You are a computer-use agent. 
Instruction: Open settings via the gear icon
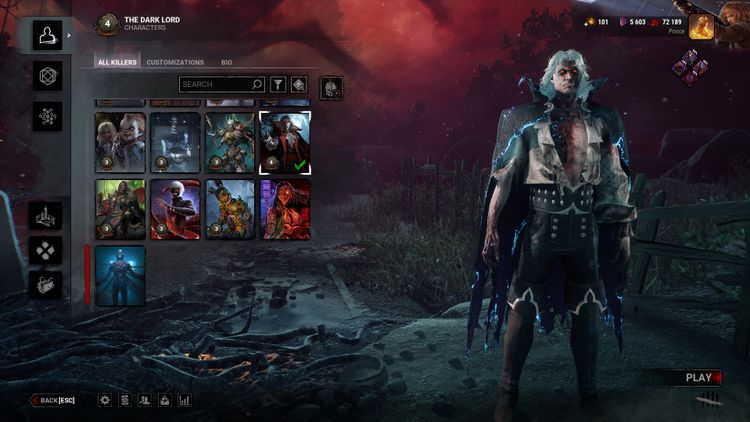105,400
